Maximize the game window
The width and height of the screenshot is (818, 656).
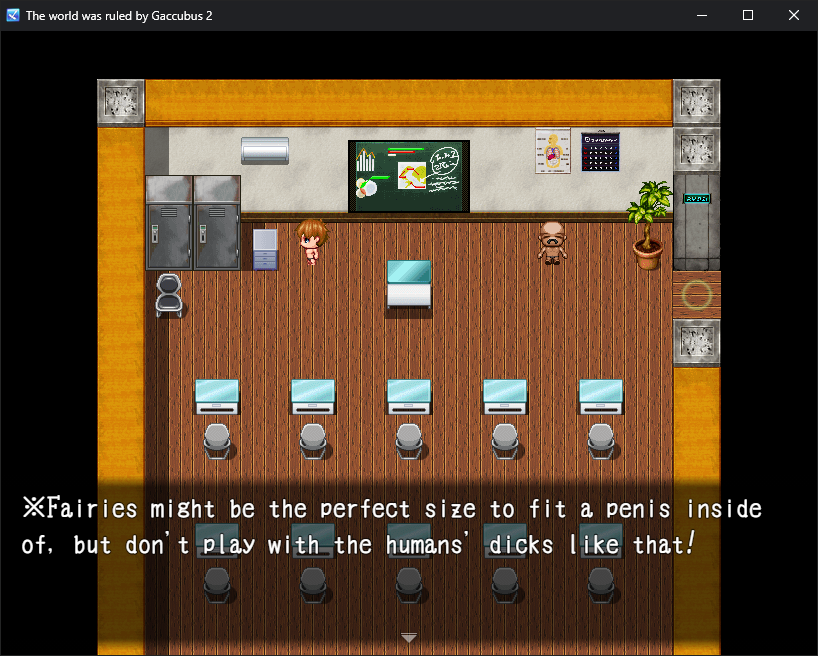747,15
